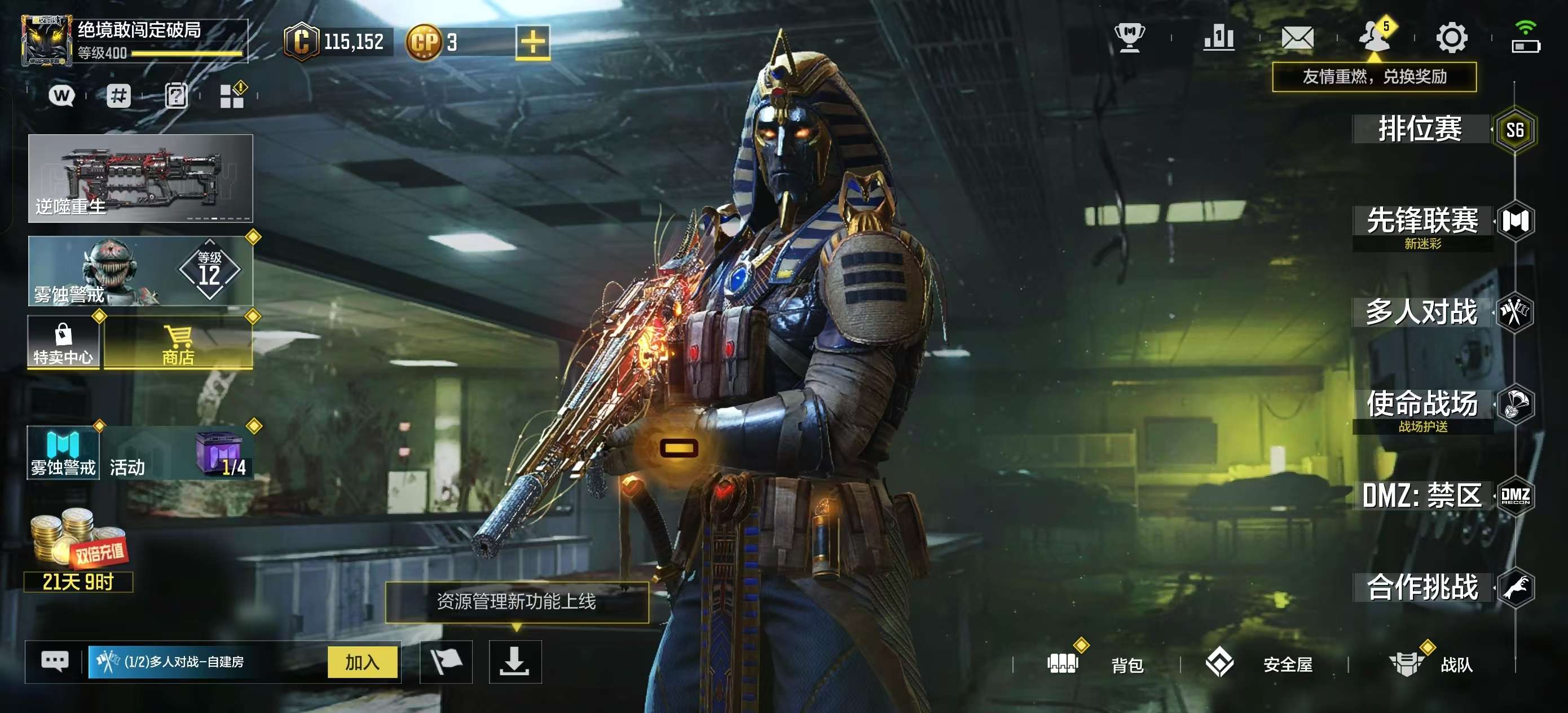Click 加入 to join the room
Screen dimensions: 1568x713
coord(362,662)
